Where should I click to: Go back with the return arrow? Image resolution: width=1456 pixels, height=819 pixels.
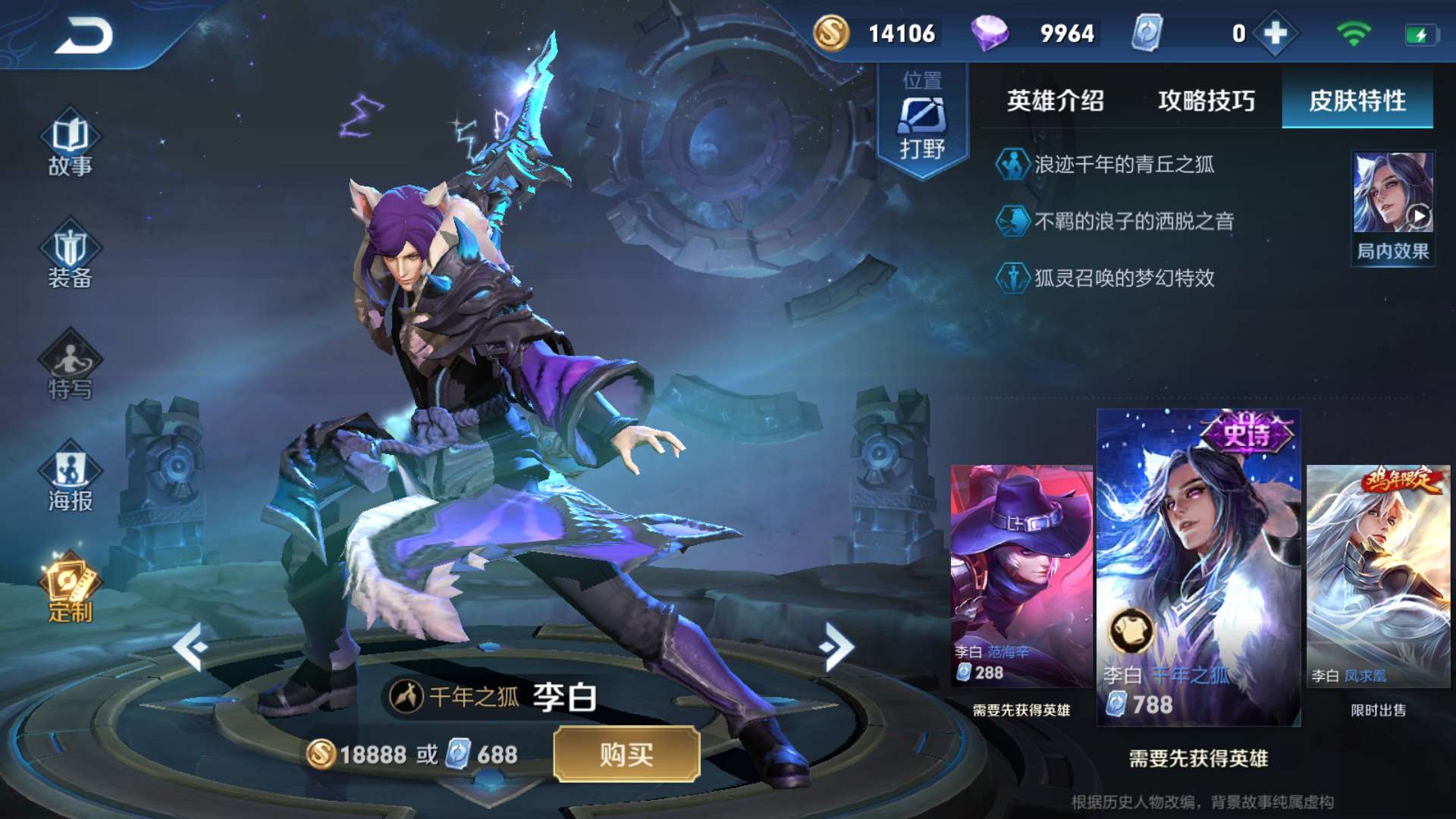pyautogui.click(x=83, y=36)
